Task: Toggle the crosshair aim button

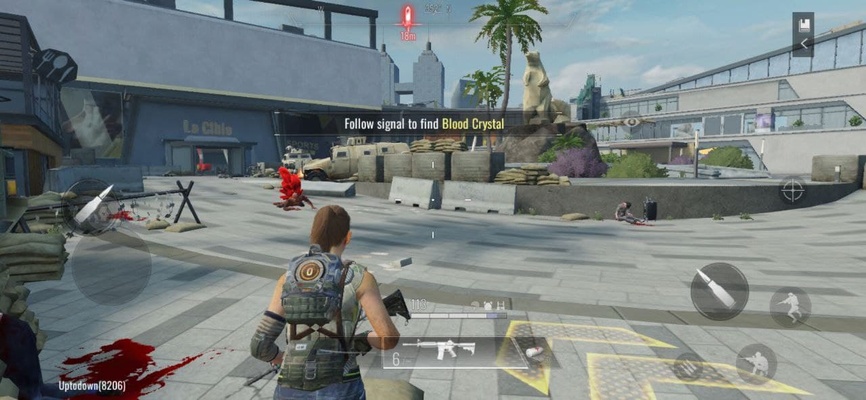Action: (x=792, y=189)
